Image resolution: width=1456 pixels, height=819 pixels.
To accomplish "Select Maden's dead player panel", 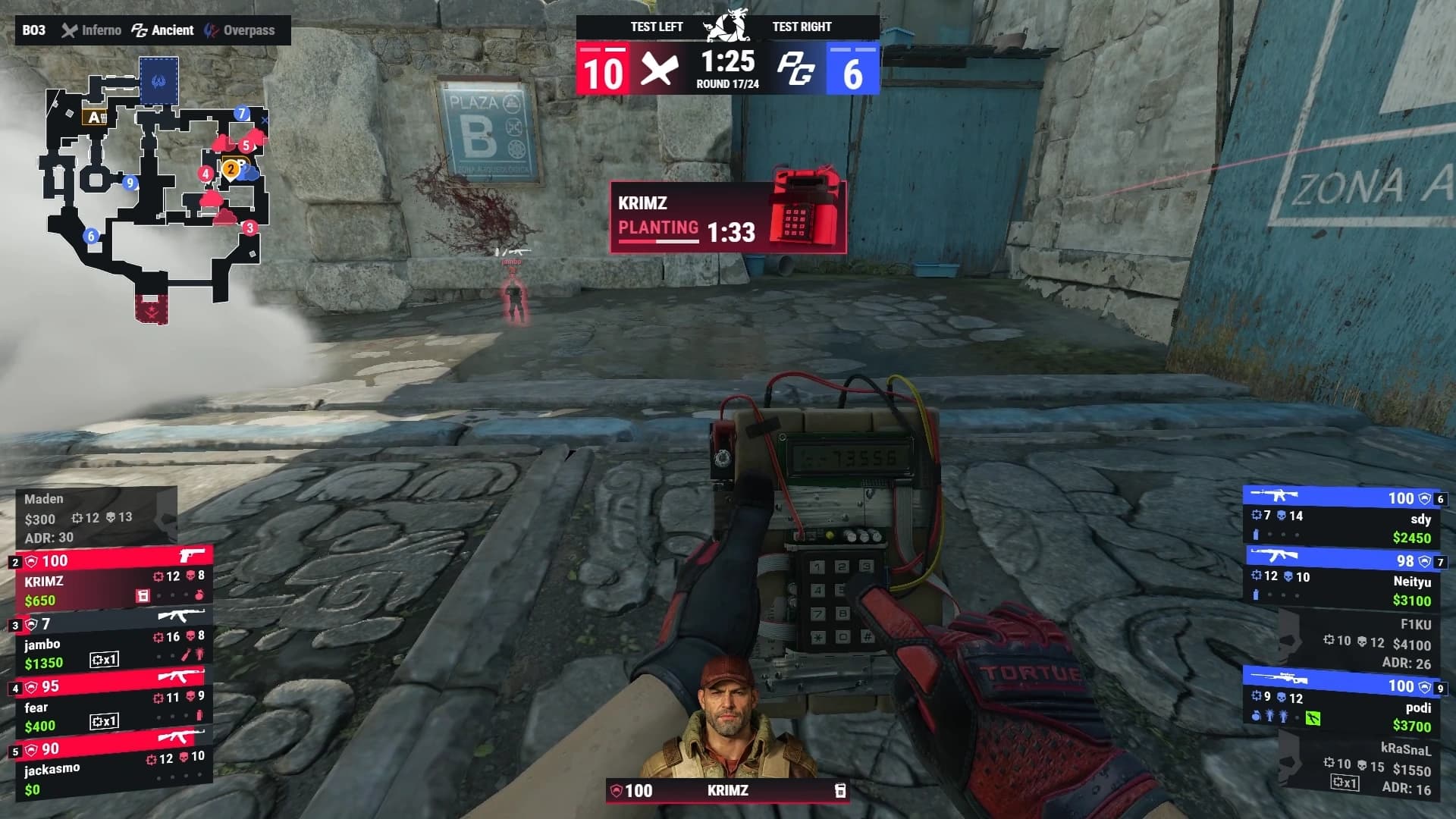I will pos(96,518).
